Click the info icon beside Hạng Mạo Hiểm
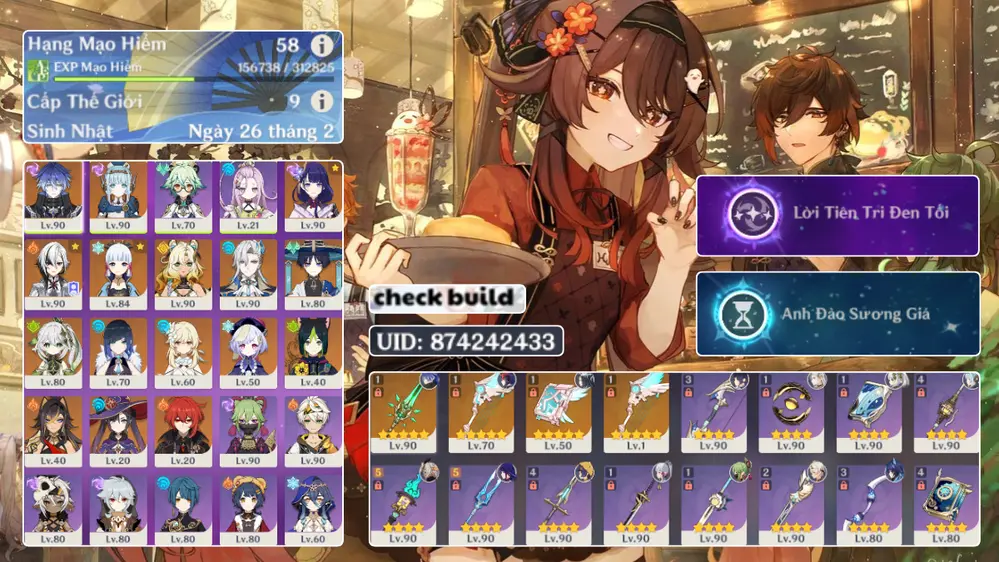The height and width of the screenshot is (562, 999). (x=321, y=46)
